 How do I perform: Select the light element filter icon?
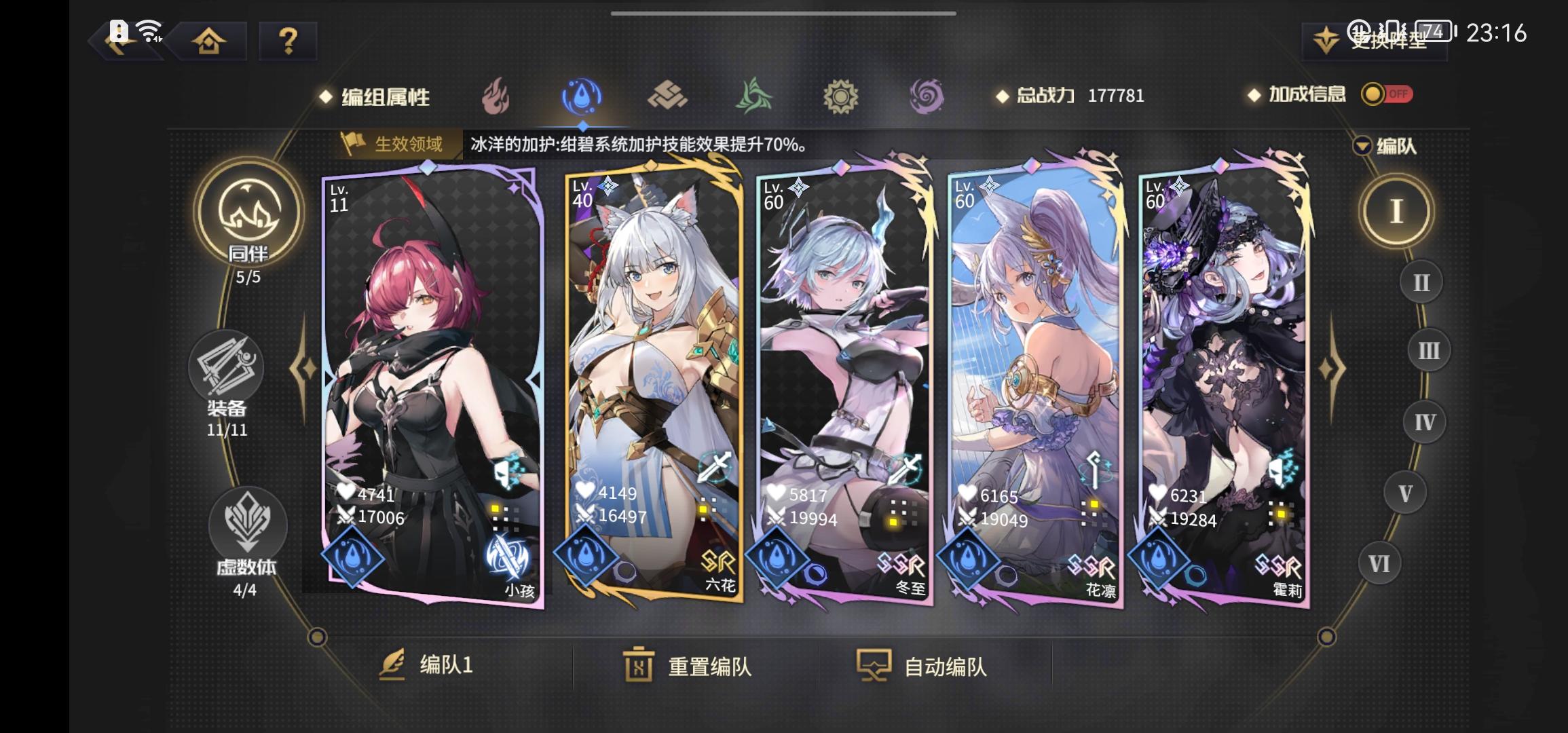click(x=840, y=96)
